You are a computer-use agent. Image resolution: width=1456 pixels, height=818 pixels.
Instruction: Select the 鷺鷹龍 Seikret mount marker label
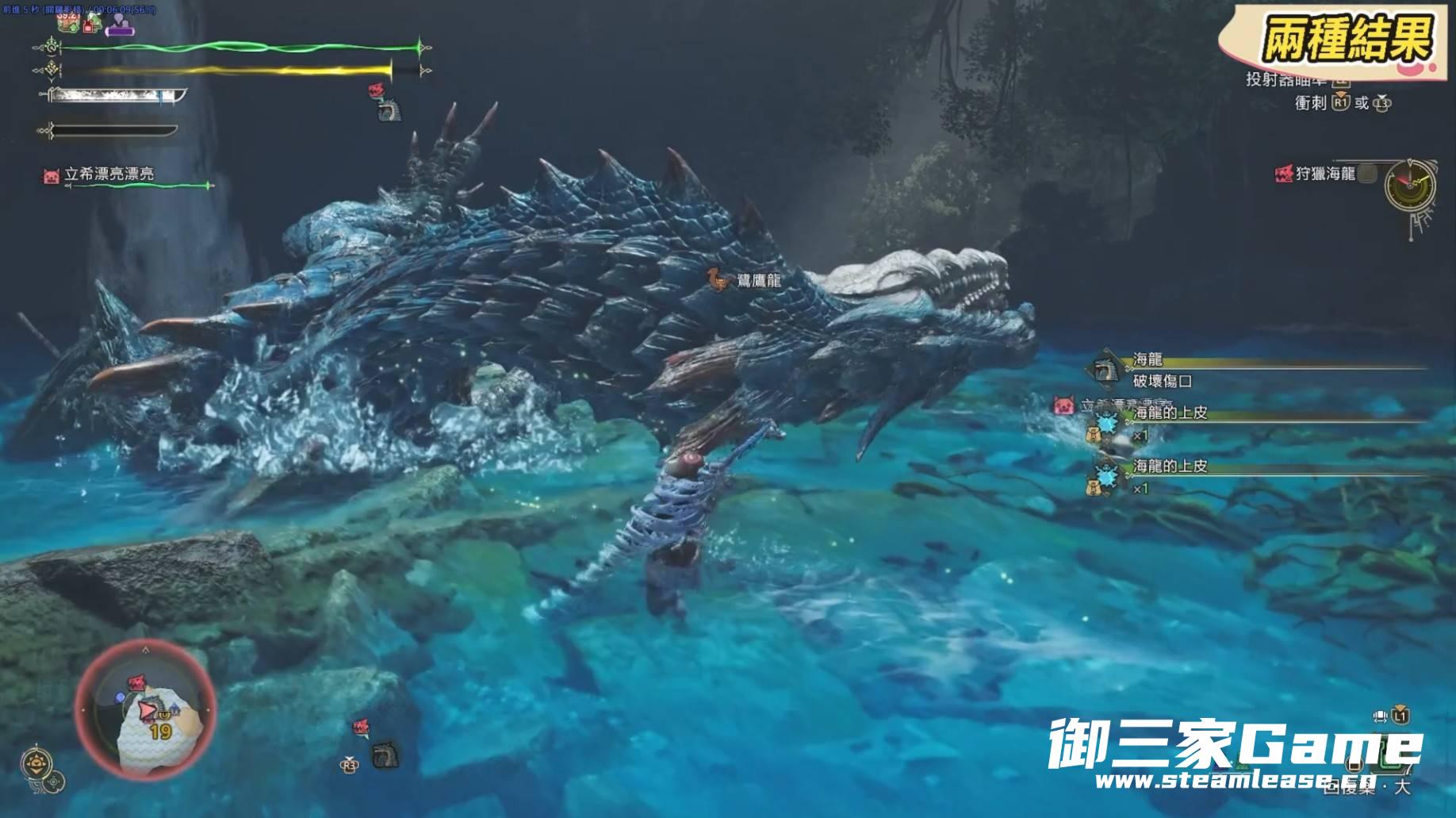coord(759,280)
